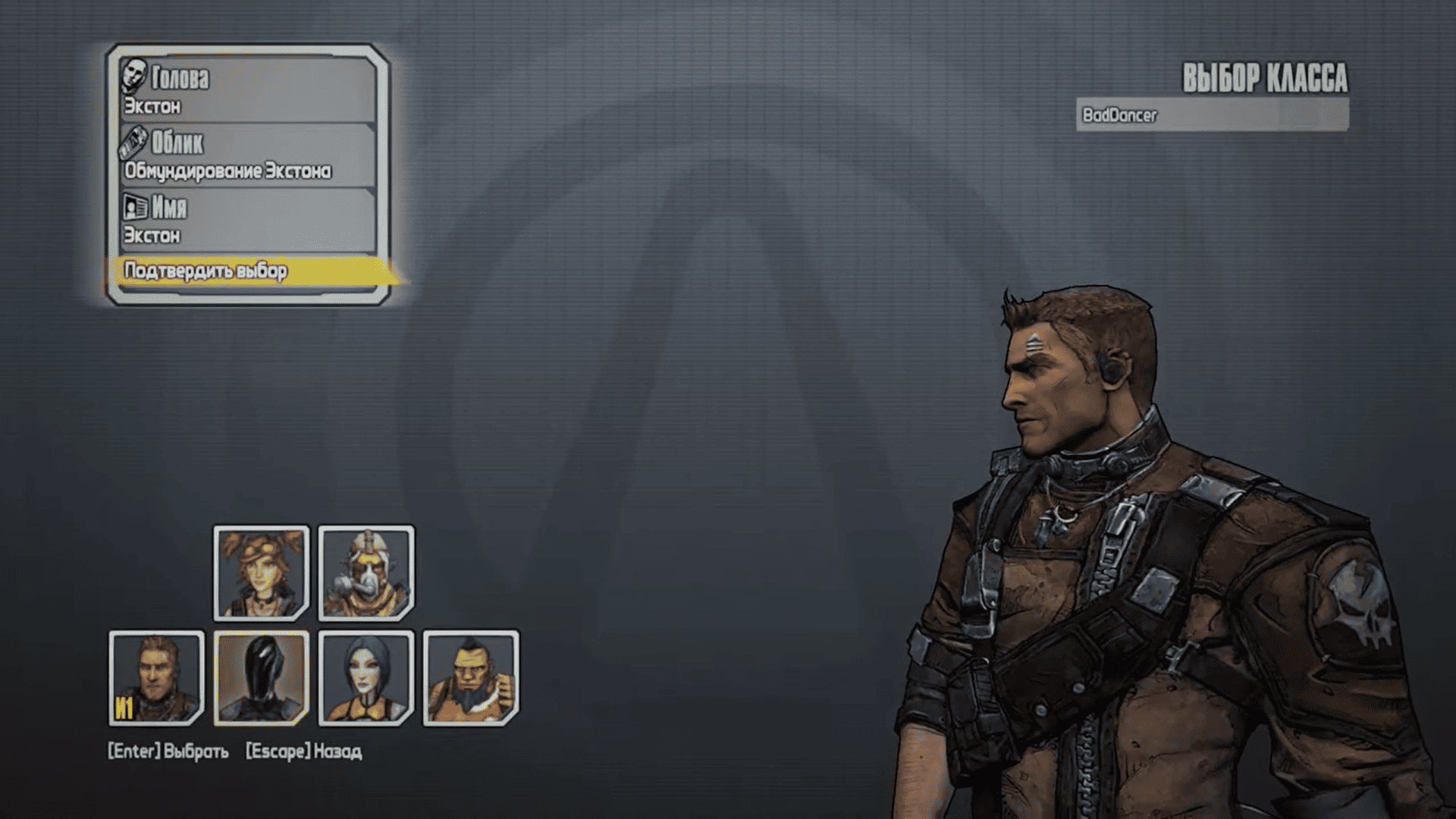Select Axton the Commando portrait

click(x=156, y=678)
